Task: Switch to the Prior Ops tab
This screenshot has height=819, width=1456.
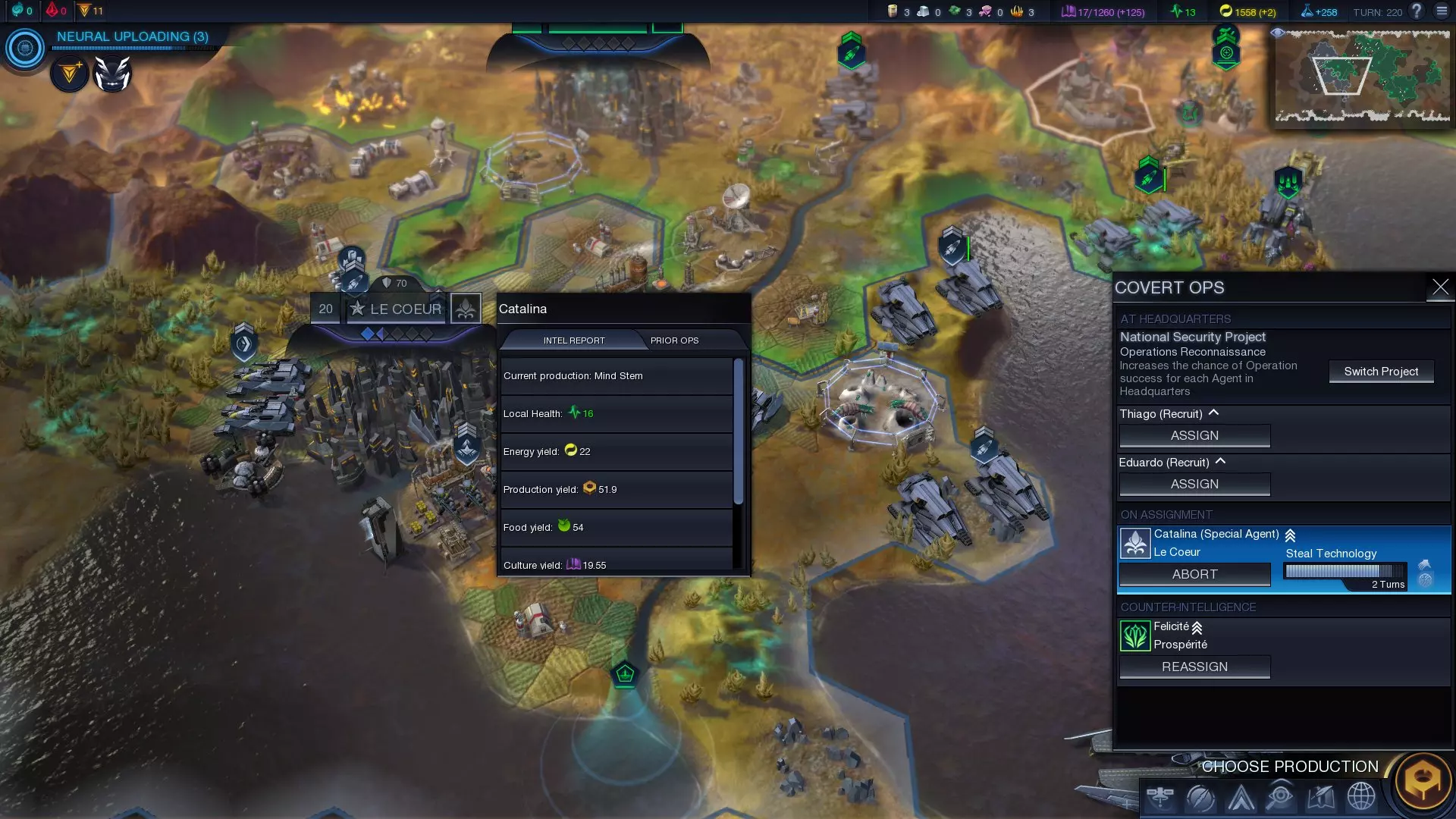Action: pos(674,340)
